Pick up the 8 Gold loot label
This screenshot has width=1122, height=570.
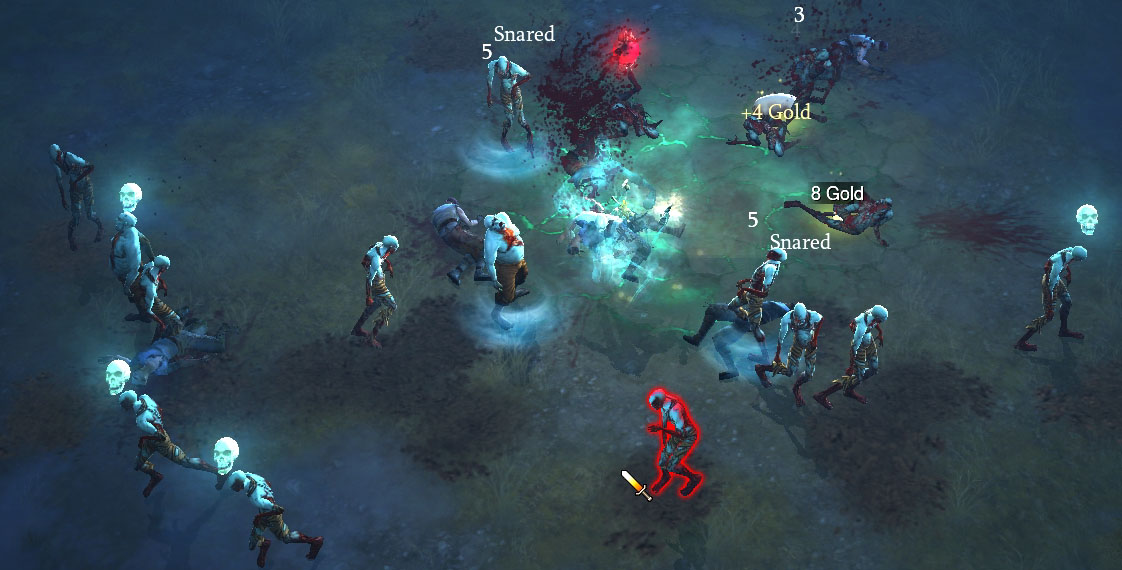click(837, 193)
